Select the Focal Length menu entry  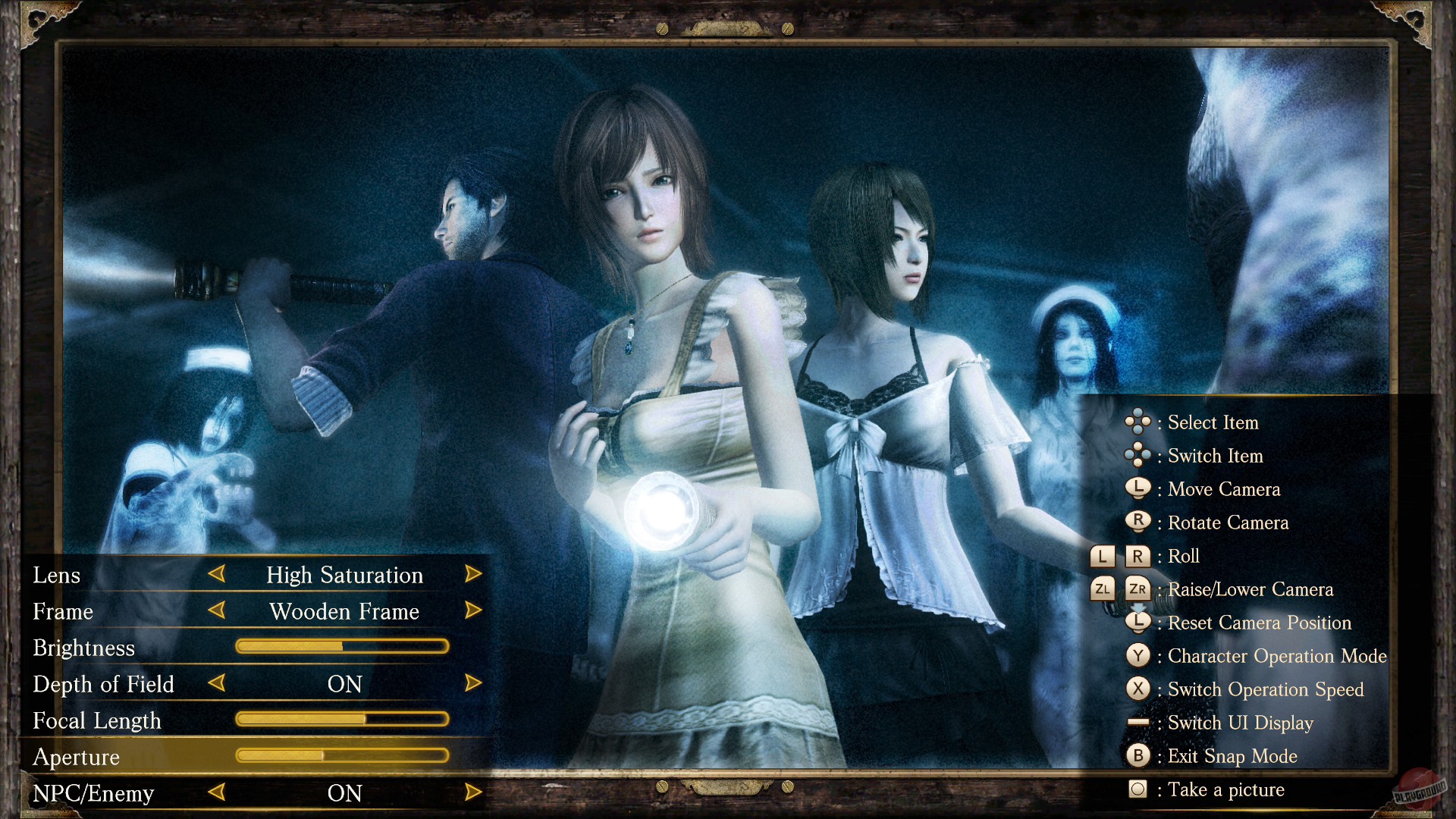[x=97, y=720]
